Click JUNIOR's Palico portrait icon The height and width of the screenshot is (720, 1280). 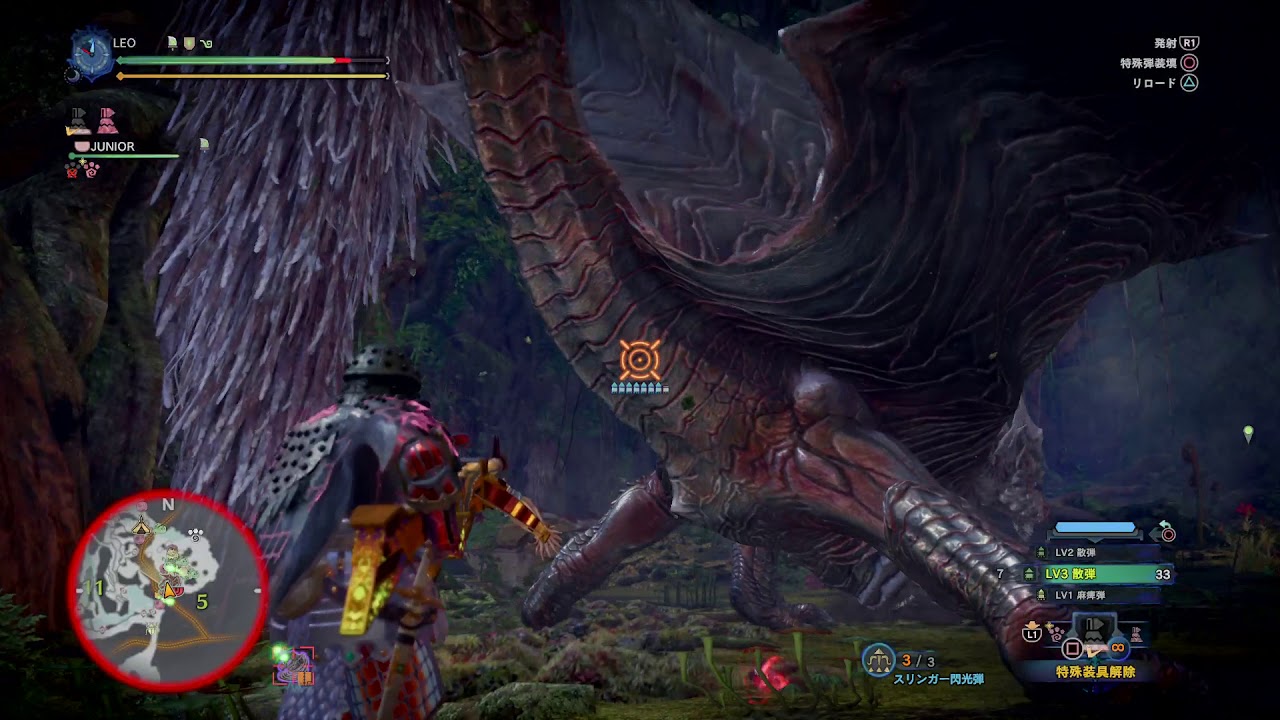point(83,146)
